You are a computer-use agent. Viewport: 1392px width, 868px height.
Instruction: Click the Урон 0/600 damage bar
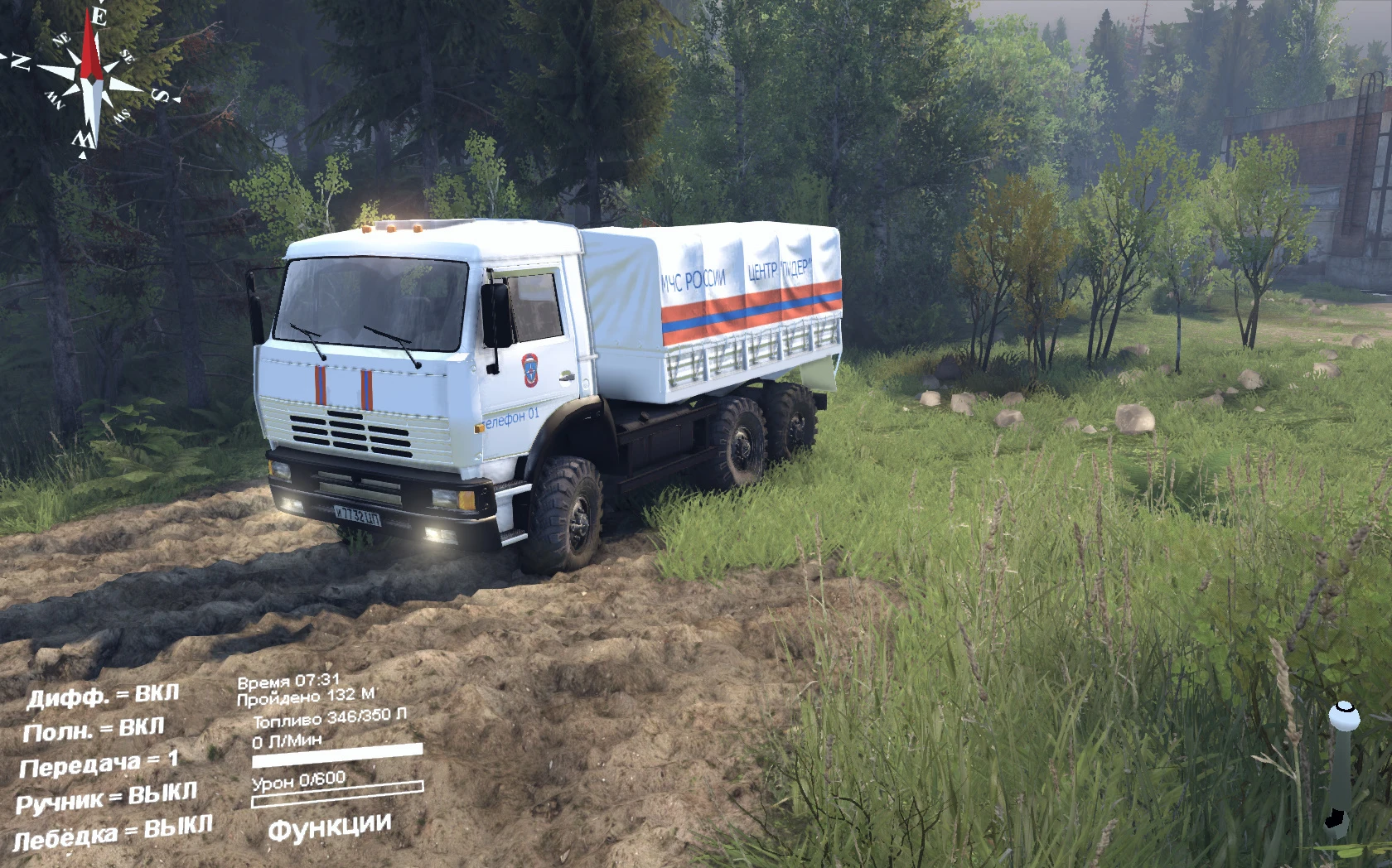(298, 779)
